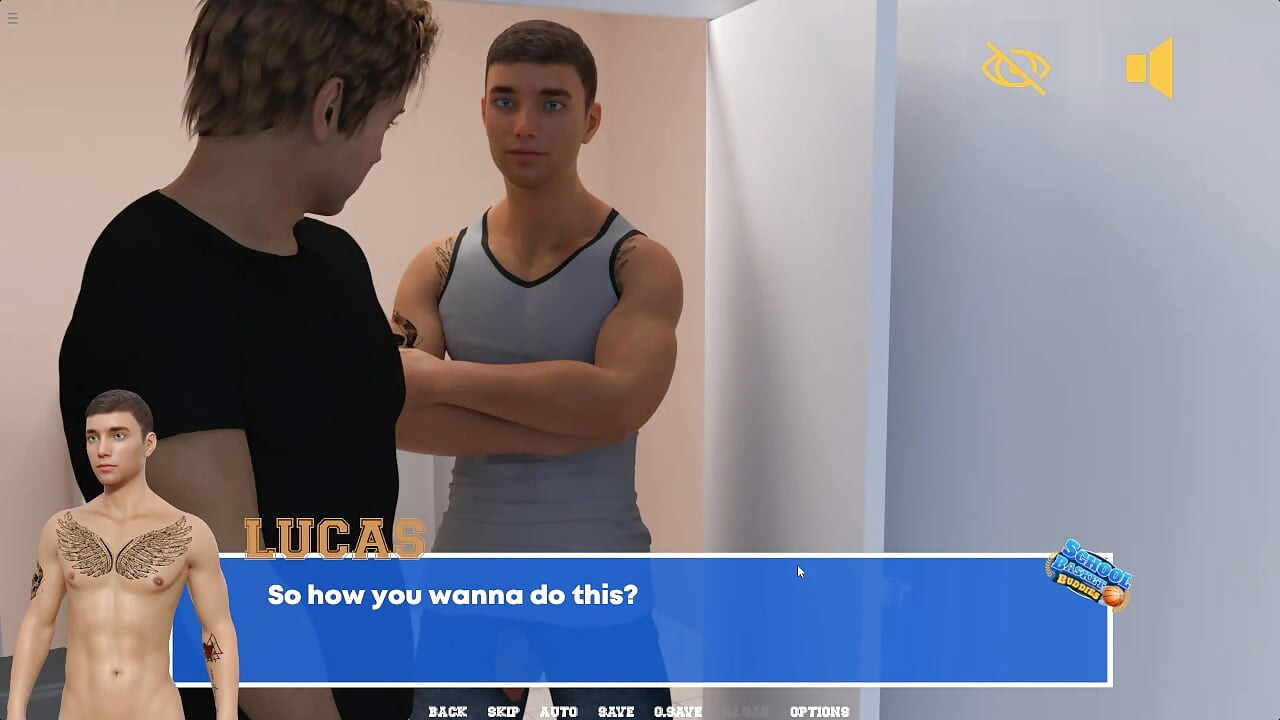Click the dialogue text to advance
This screenshot has height=720, width=1280.
(x=452, y=593)
